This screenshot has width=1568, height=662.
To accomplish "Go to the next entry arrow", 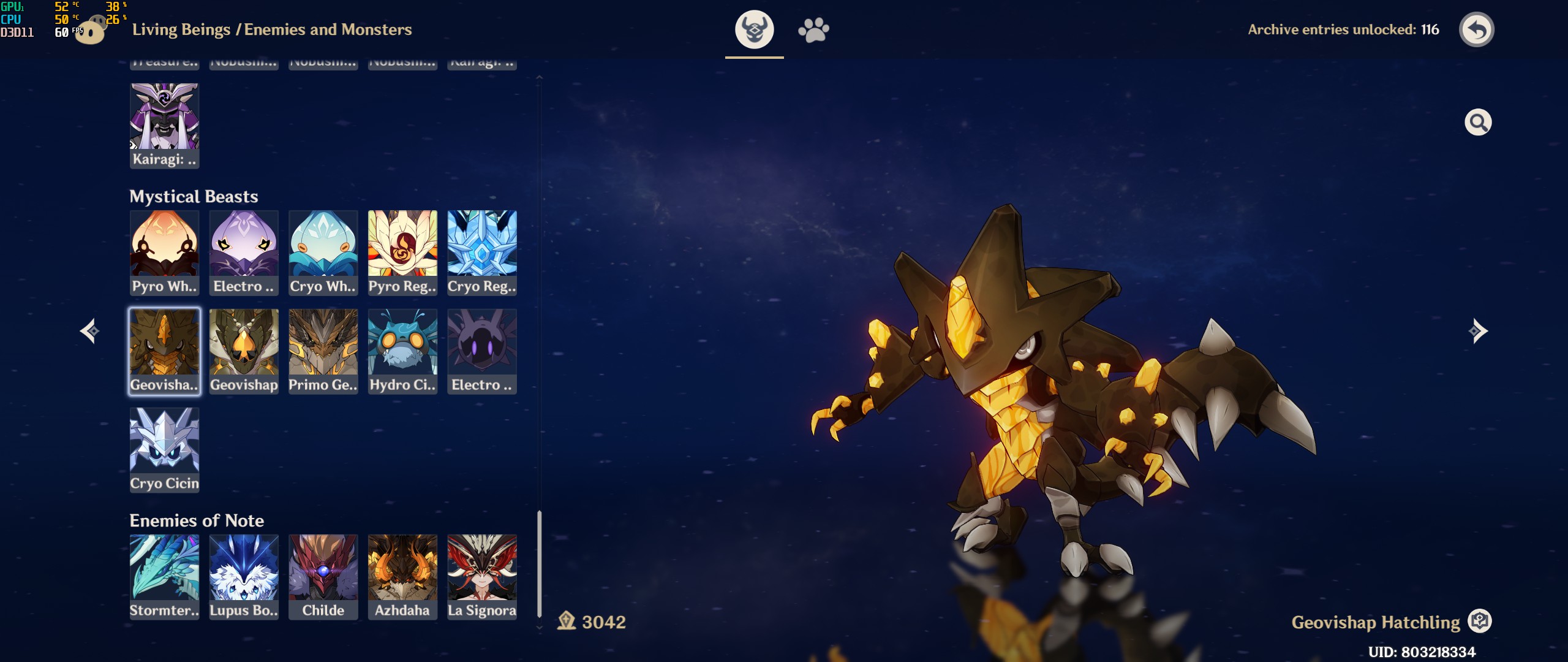I will click(x=1477, y=331).
